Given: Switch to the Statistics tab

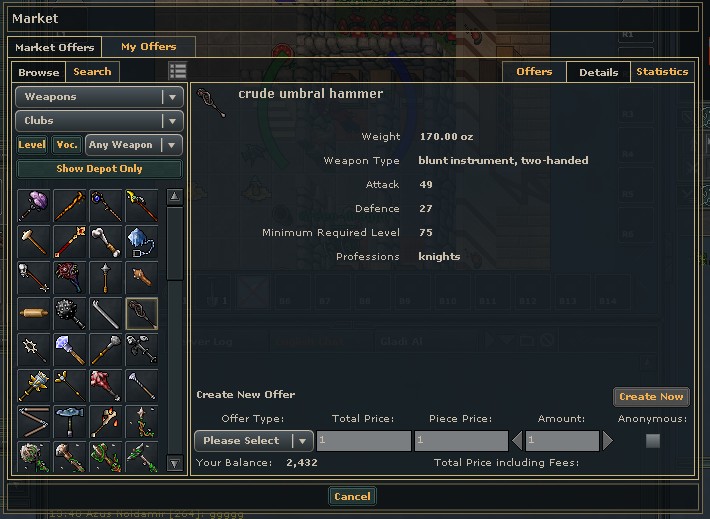Looking at the screenshot, I should (x=661, y=72).
